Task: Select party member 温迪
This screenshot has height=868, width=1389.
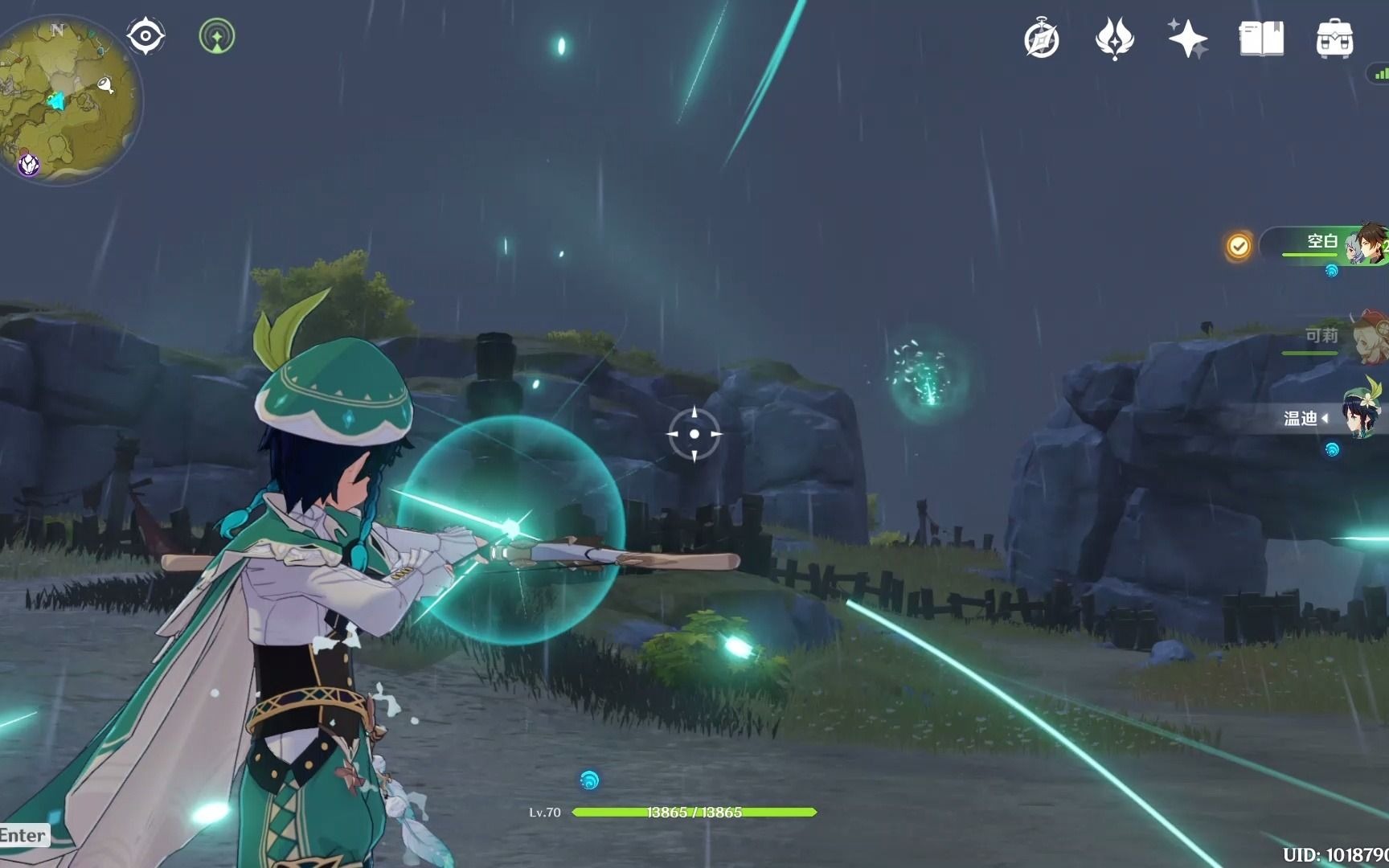Action: pos(1334,418)
